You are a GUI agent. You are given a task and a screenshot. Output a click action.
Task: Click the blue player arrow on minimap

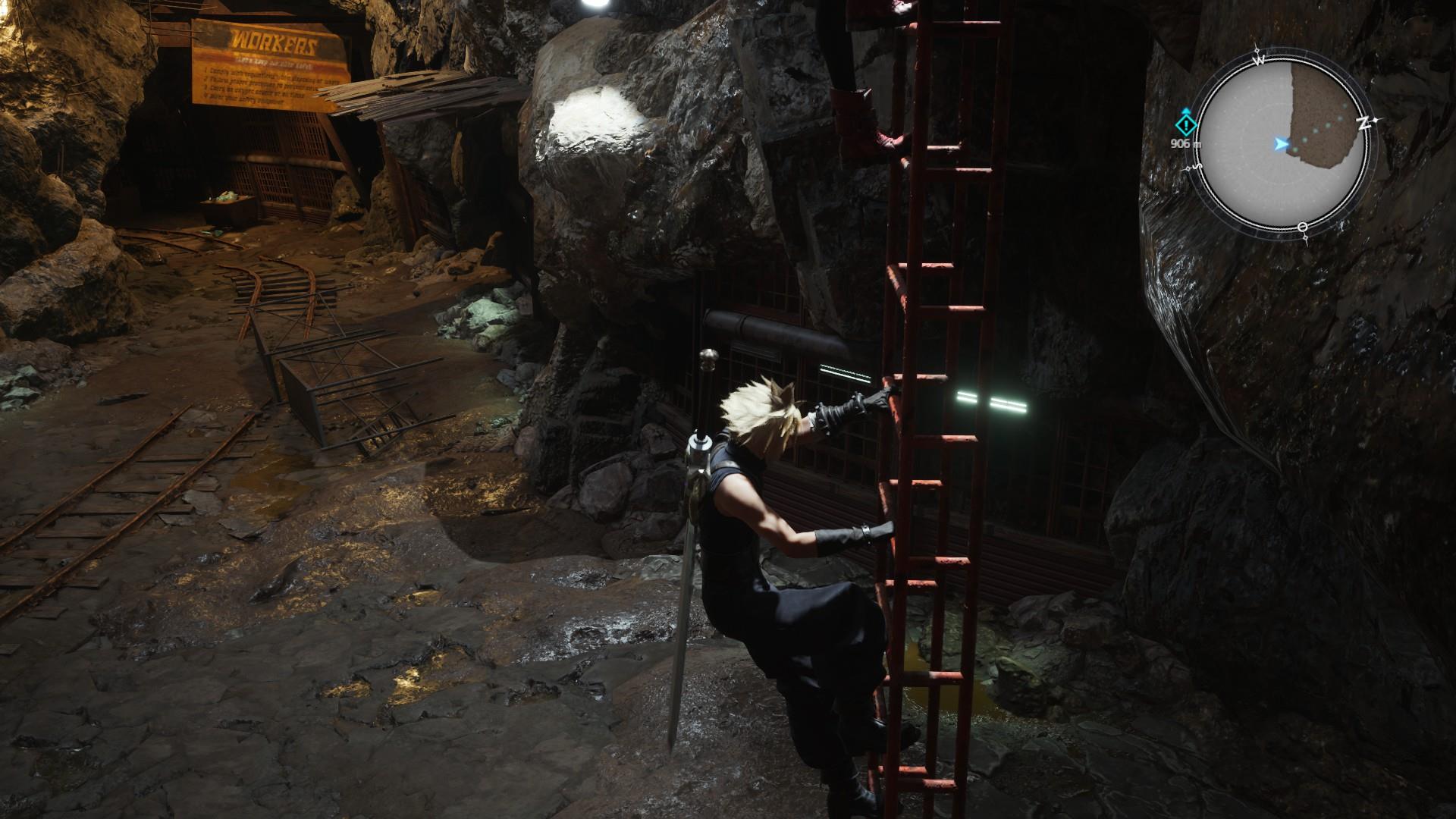1281,143
